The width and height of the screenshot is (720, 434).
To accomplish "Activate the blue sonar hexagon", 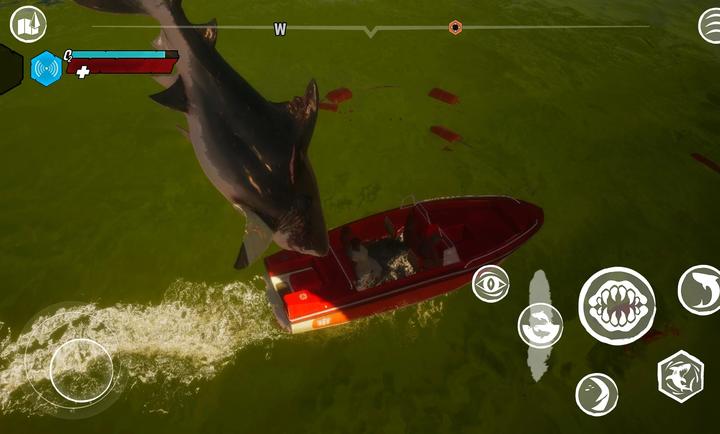I will point(46,68).
